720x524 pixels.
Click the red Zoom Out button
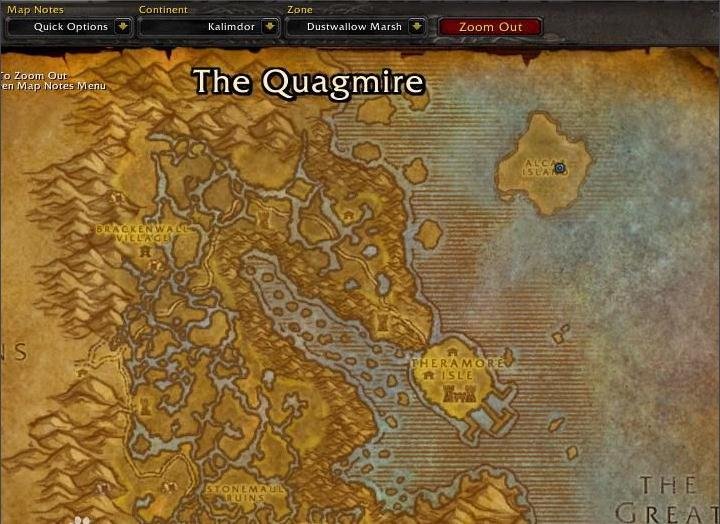click(490, 27)
